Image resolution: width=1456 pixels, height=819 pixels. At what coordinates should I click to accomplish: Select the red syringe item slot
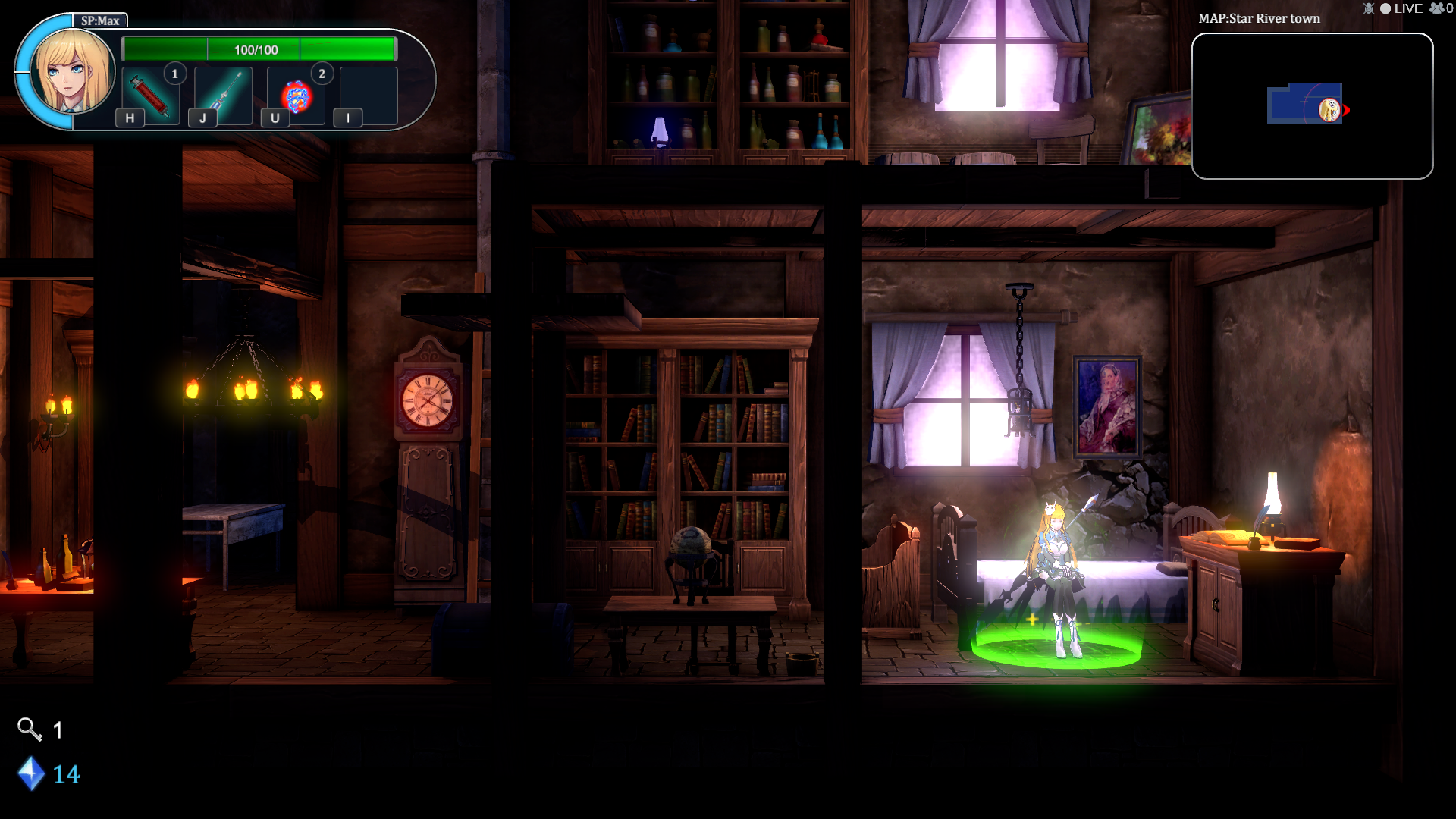pyautogui.click(x=150, y=96)
